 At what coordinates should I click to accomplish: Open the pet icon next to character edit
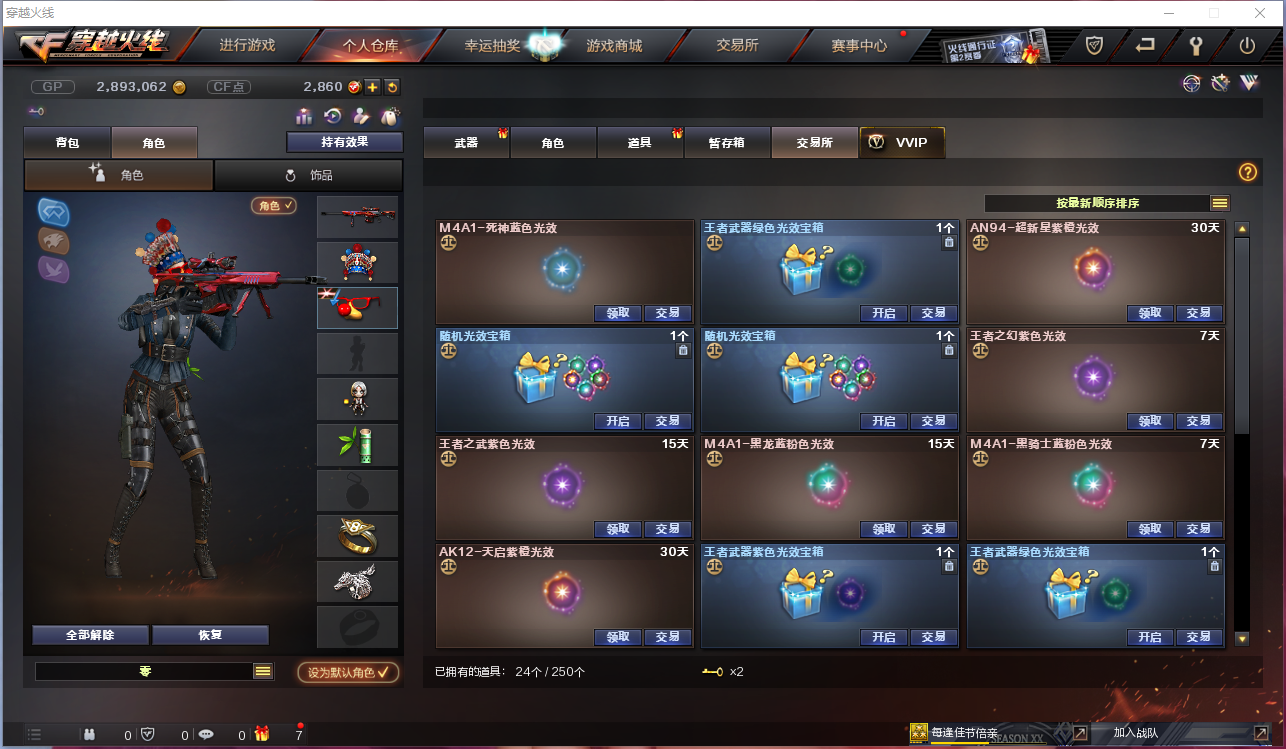pyautogui.click(x=391, y=118)
